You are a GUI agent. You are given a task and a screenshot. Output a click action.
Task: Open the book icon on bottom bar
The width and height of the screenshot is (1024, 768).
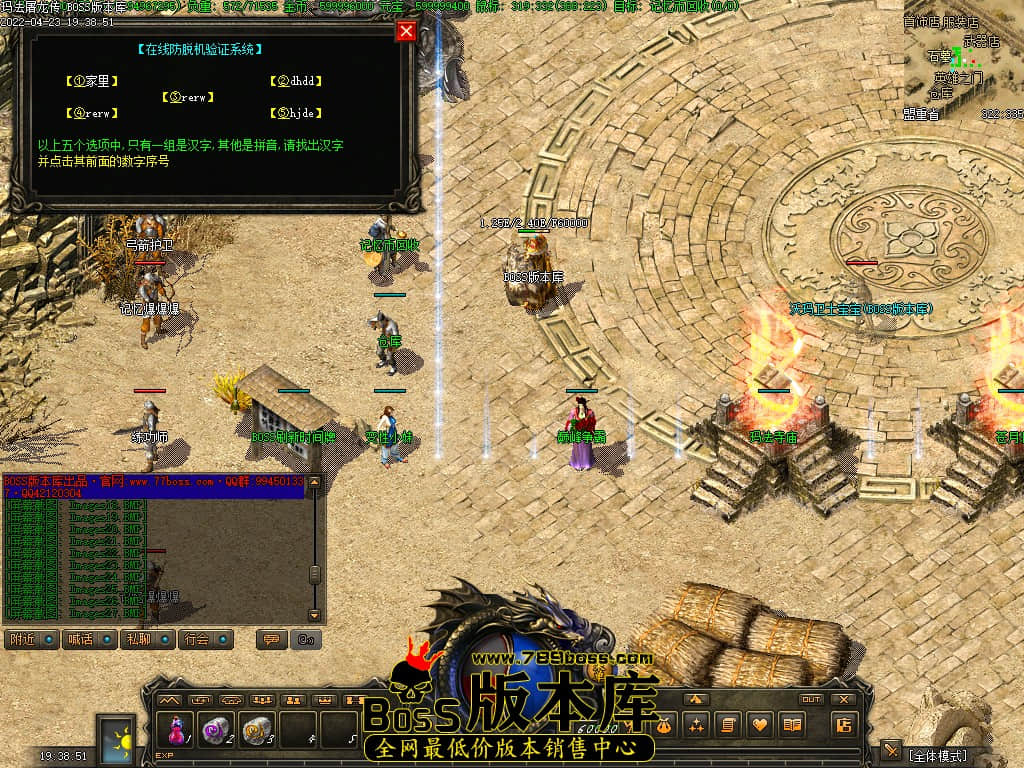pos(792,724)
